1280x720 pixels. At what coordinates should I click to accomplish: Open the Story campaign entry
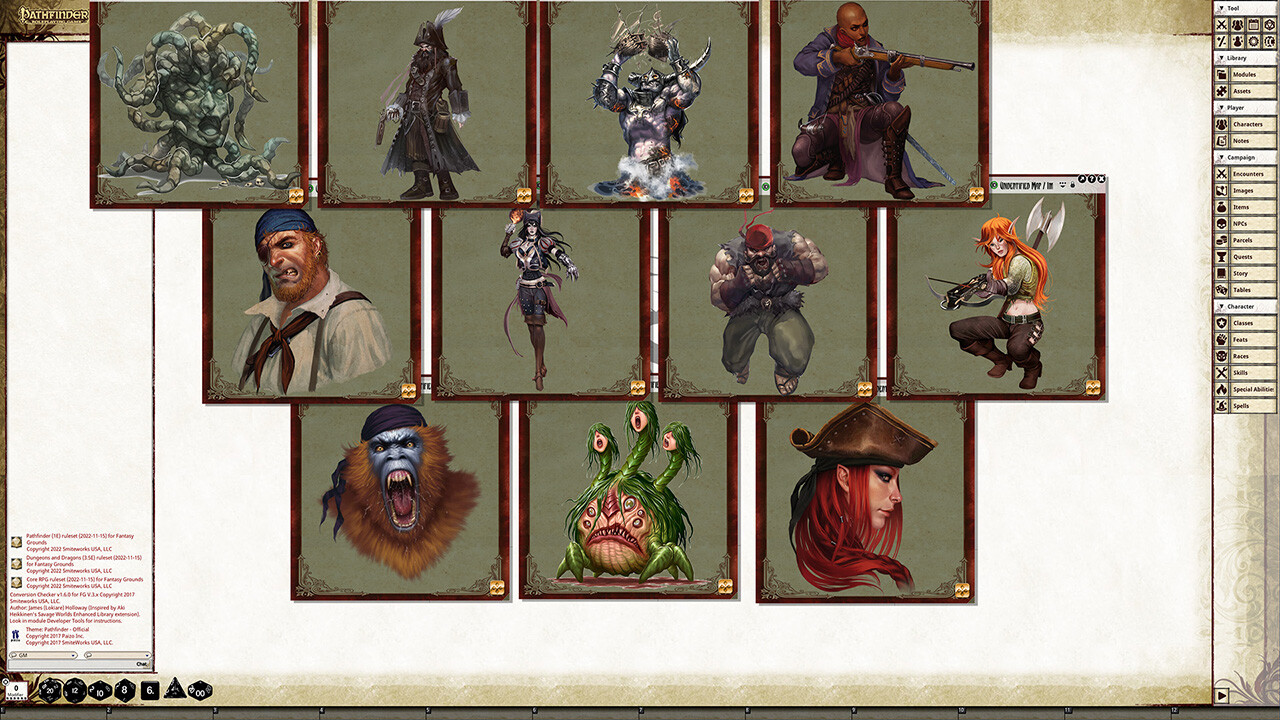pos(1250,273)
